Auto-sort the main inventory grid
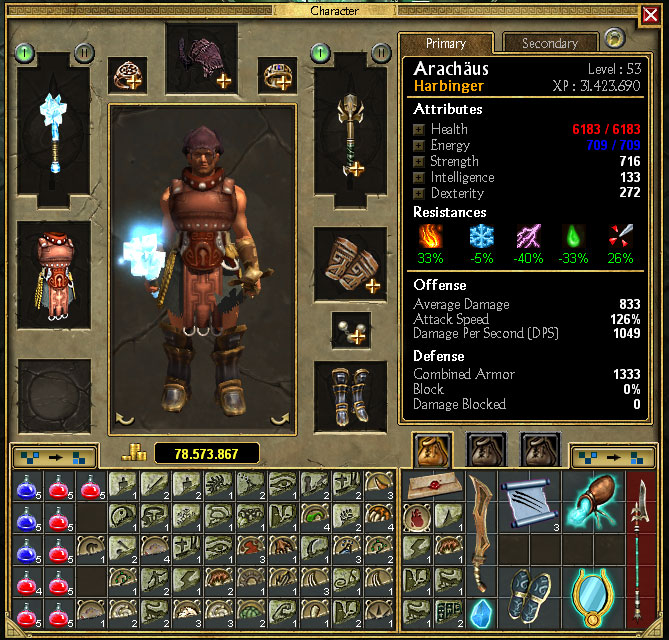 53,458
